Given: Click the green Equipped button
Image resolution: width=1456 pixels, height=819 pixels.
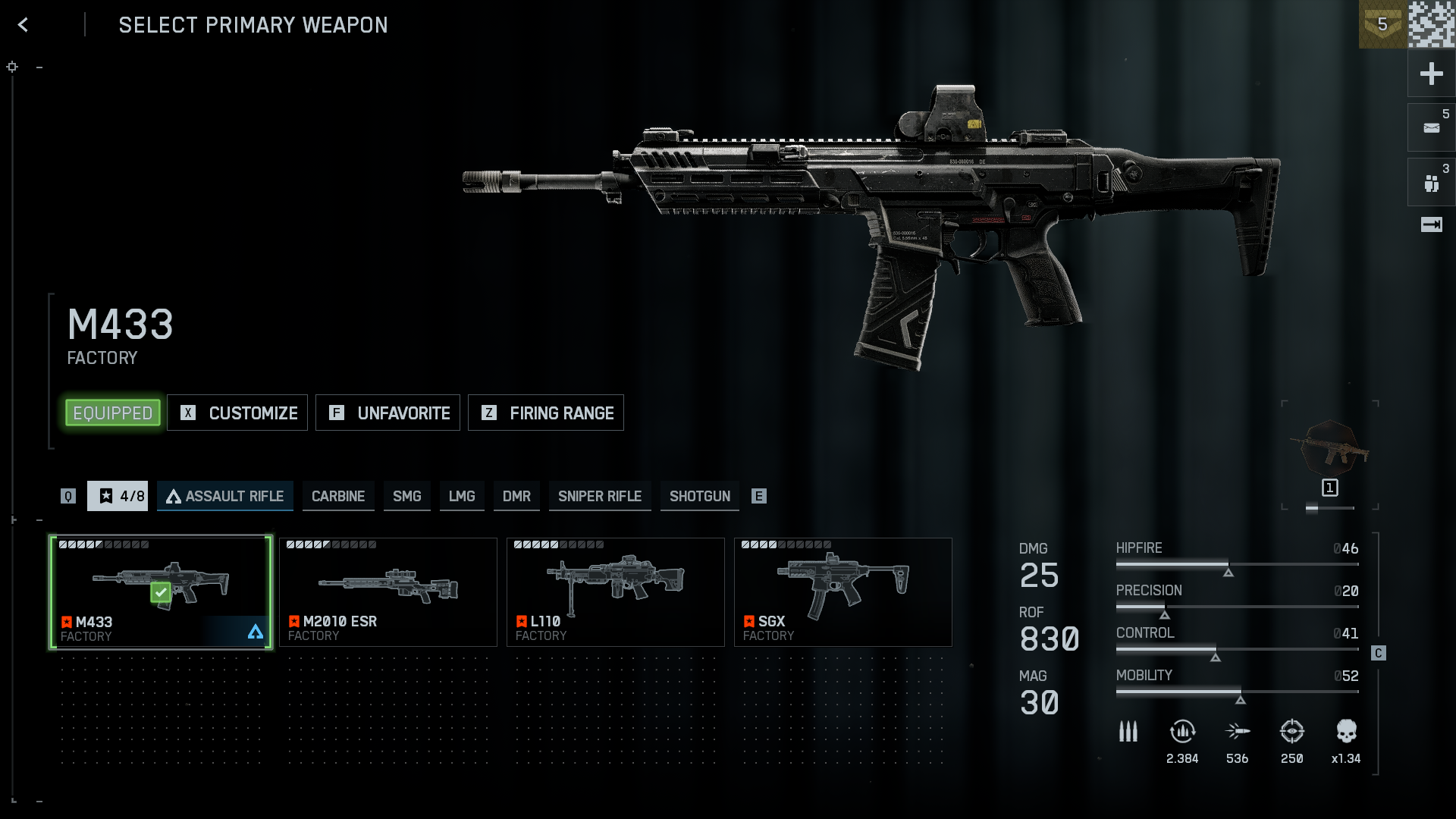Looking at the screenshot, I should click(x=113, y=413).
